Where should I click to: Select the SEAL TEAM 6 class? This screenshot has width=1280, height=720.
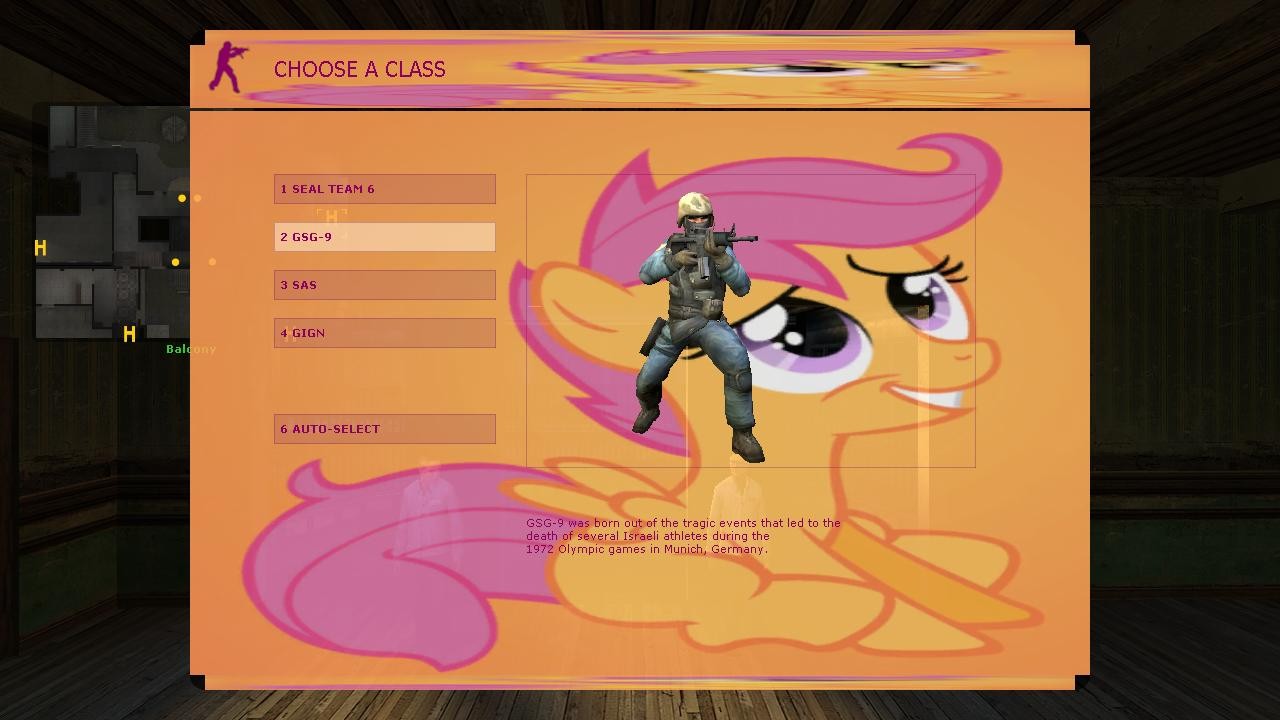(384, 189)
